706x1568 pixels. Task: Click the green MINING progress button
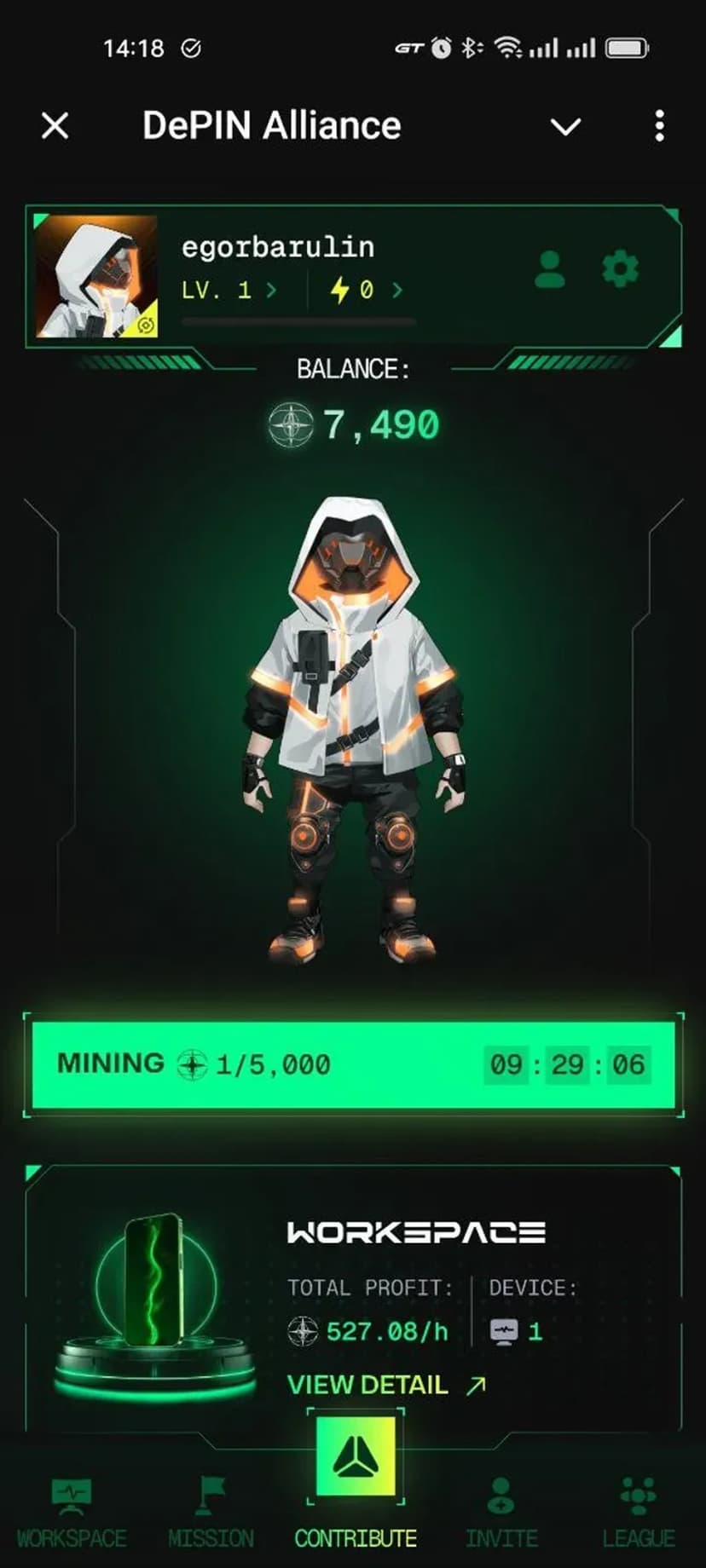pyautogui.click(x=353, y=1064)
